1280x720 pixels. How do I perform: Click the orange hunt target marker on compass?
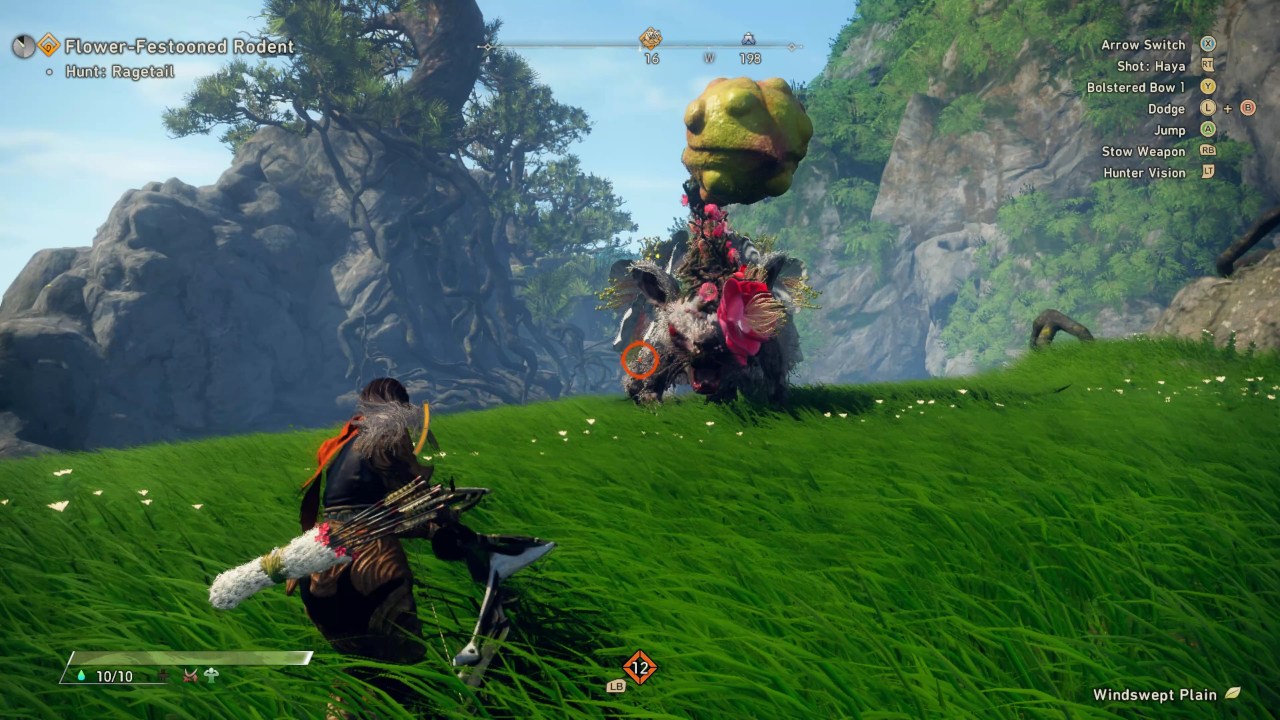[x=651, y=39]
